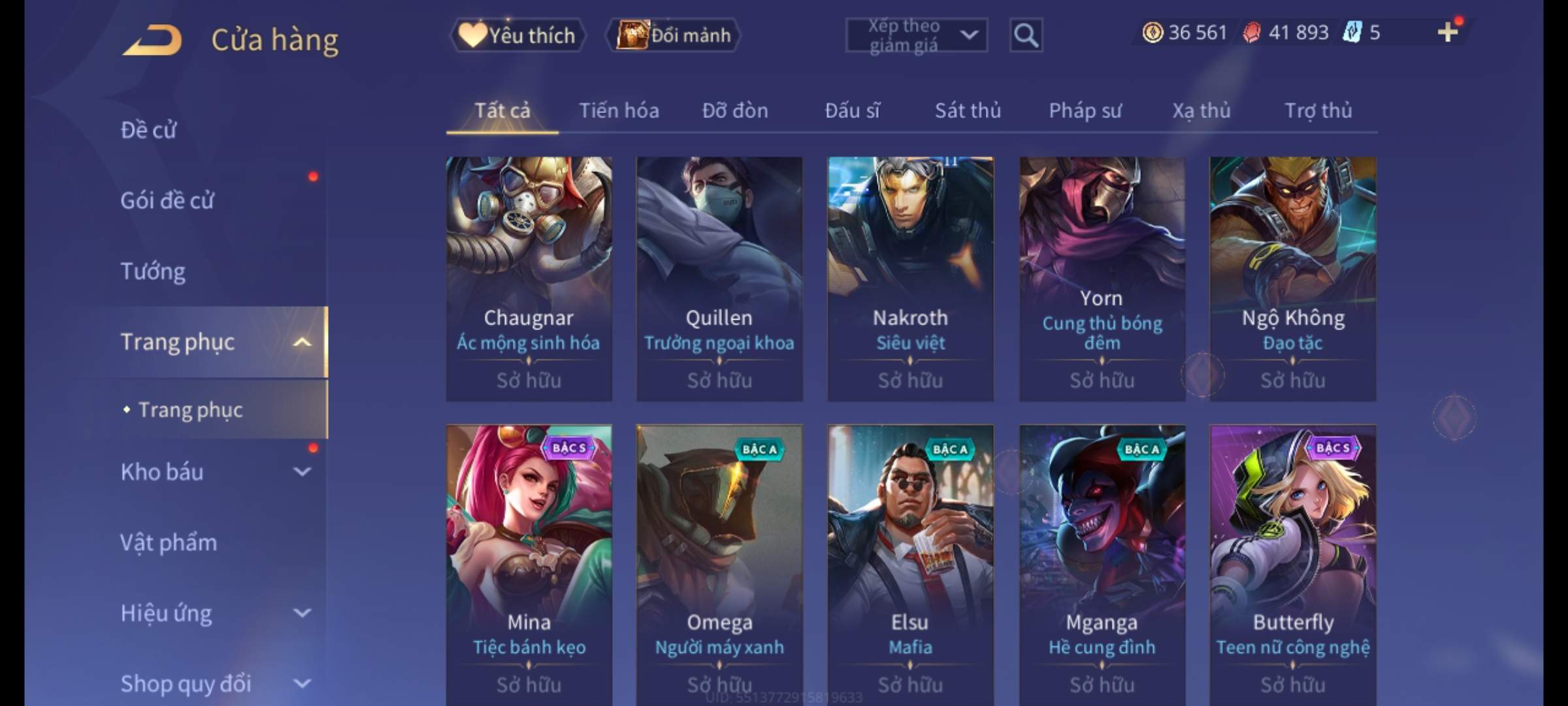Open the Đề cử menu entry
Viewport: 1568px width, 706px height.
point(148,130)
